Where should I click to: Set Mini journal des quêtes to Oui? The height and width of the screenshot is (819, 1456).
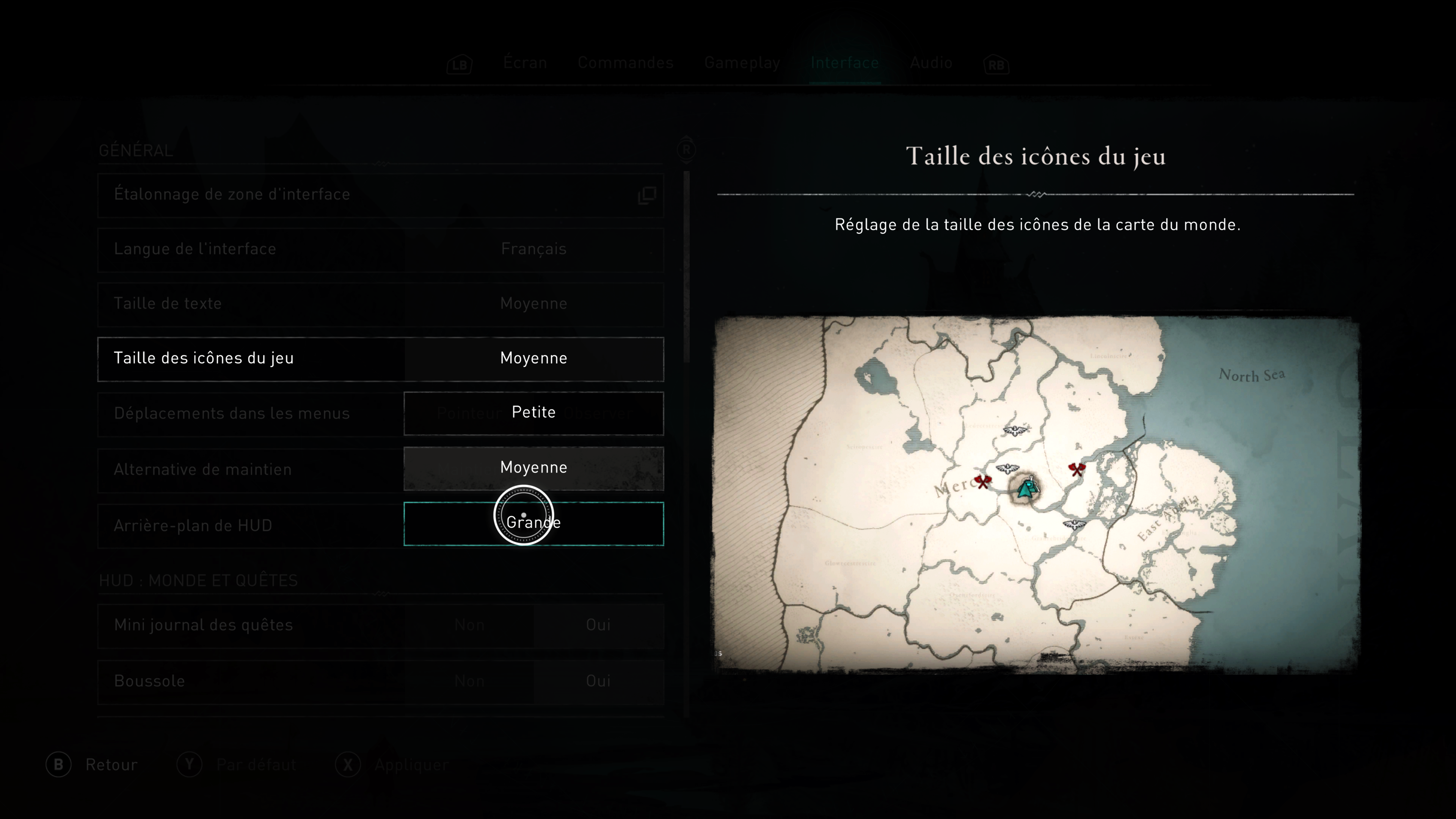[598, 625]
